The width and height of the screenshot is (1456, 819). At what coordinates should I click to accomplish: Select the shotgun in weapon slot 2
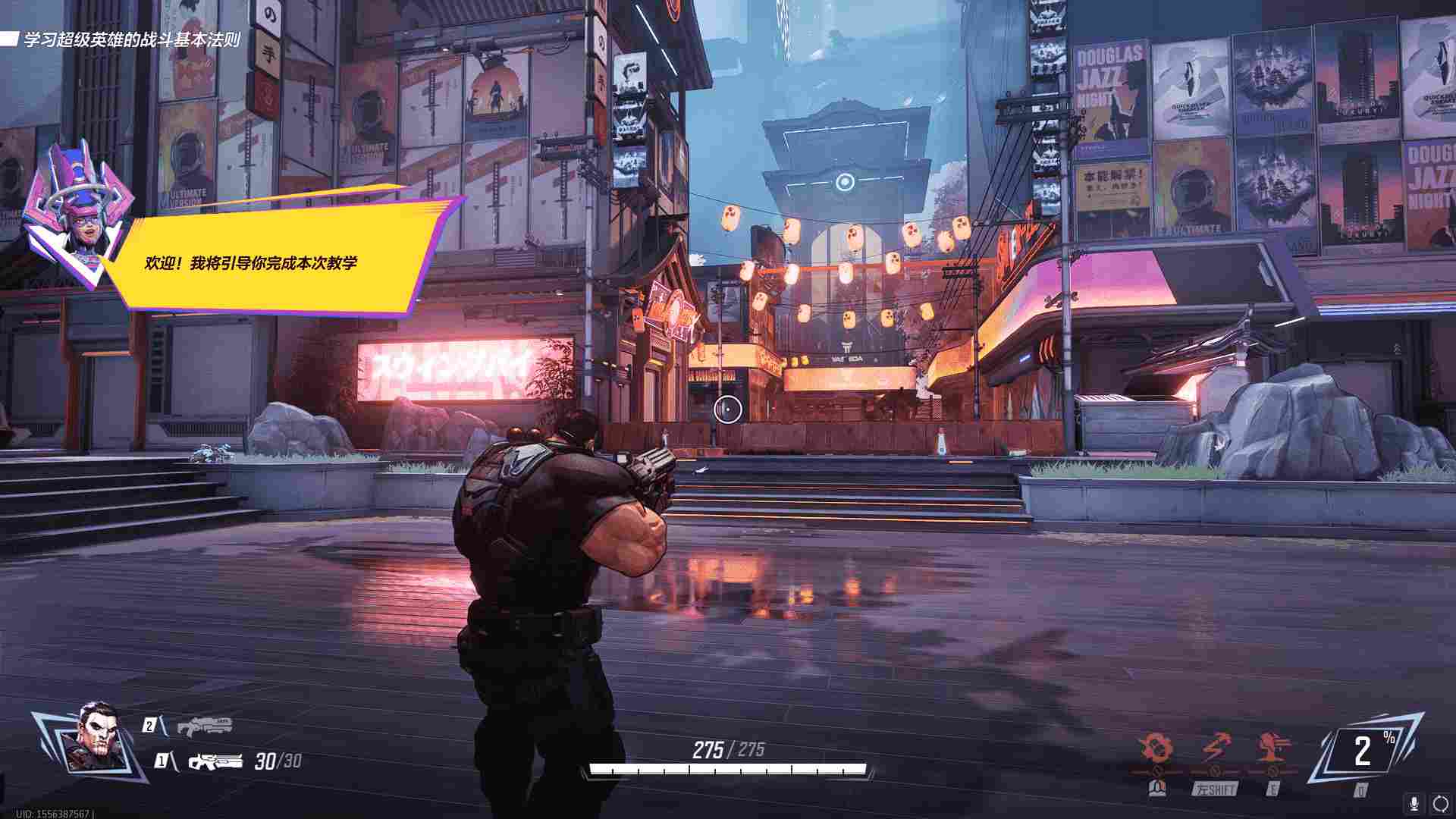coord(205,726)
